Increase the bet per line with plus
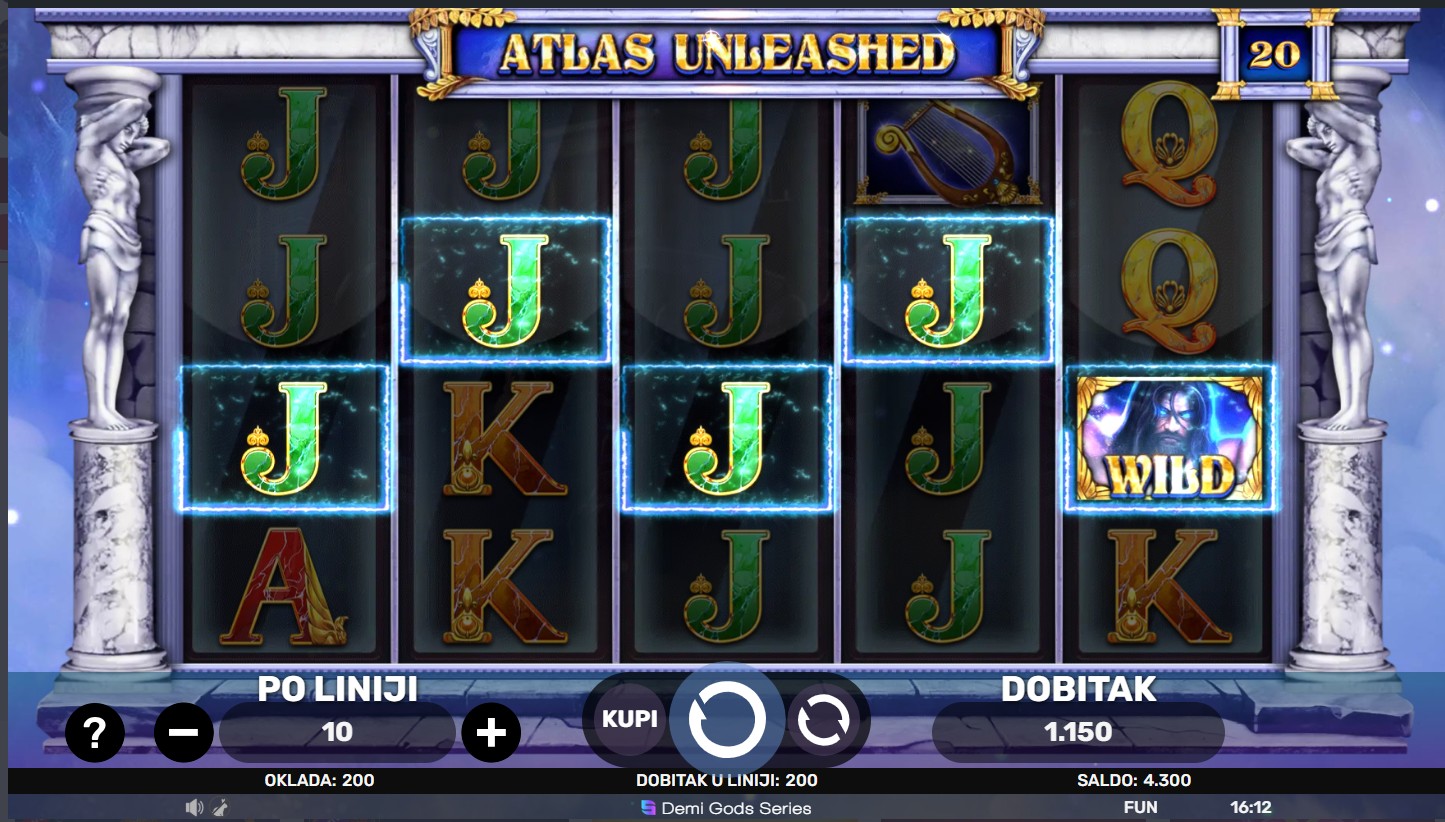 coord(490,733)
